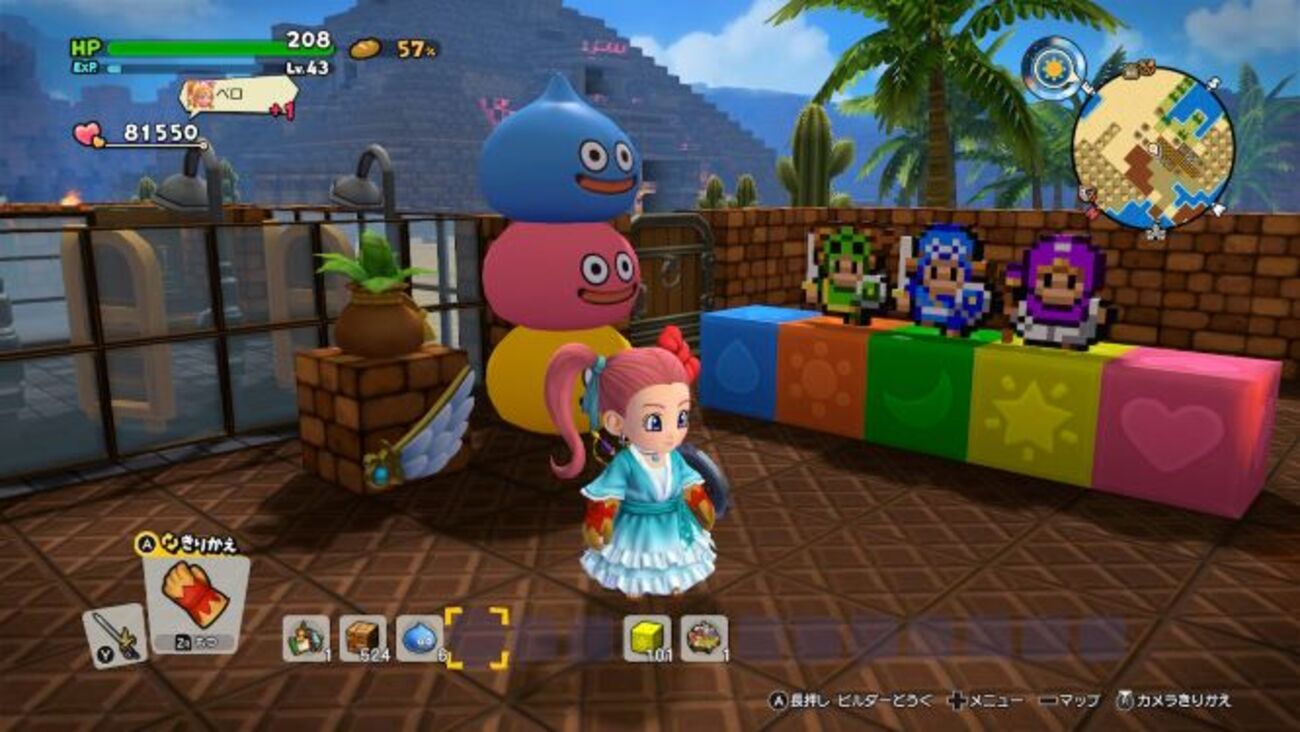This screenshot has height=732, width=1300.
Task: Pick the wooden block stack of 524
Action: 362,637
